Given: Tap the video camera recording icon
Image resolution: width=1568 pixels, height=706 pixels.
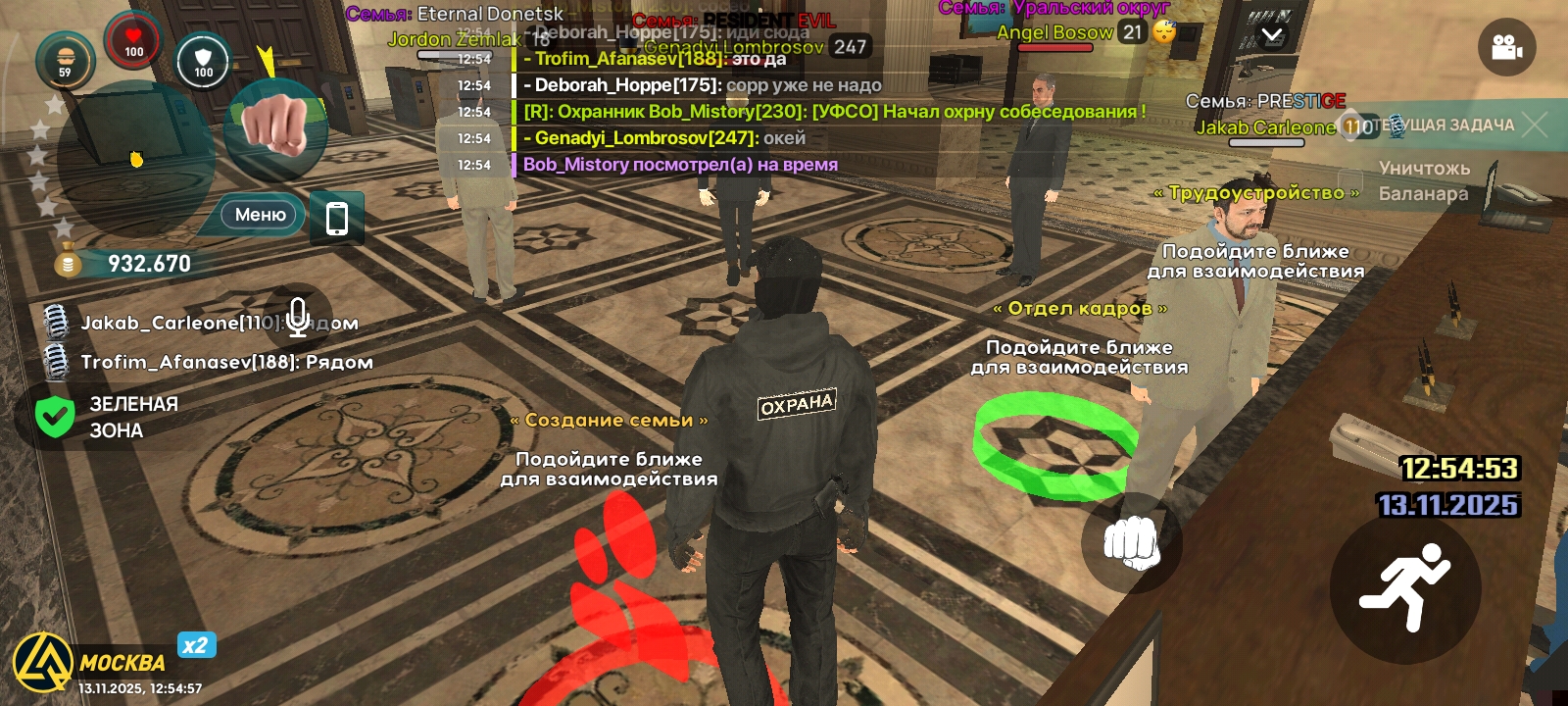Looking at the screenshot, I should click(1506, 45).
